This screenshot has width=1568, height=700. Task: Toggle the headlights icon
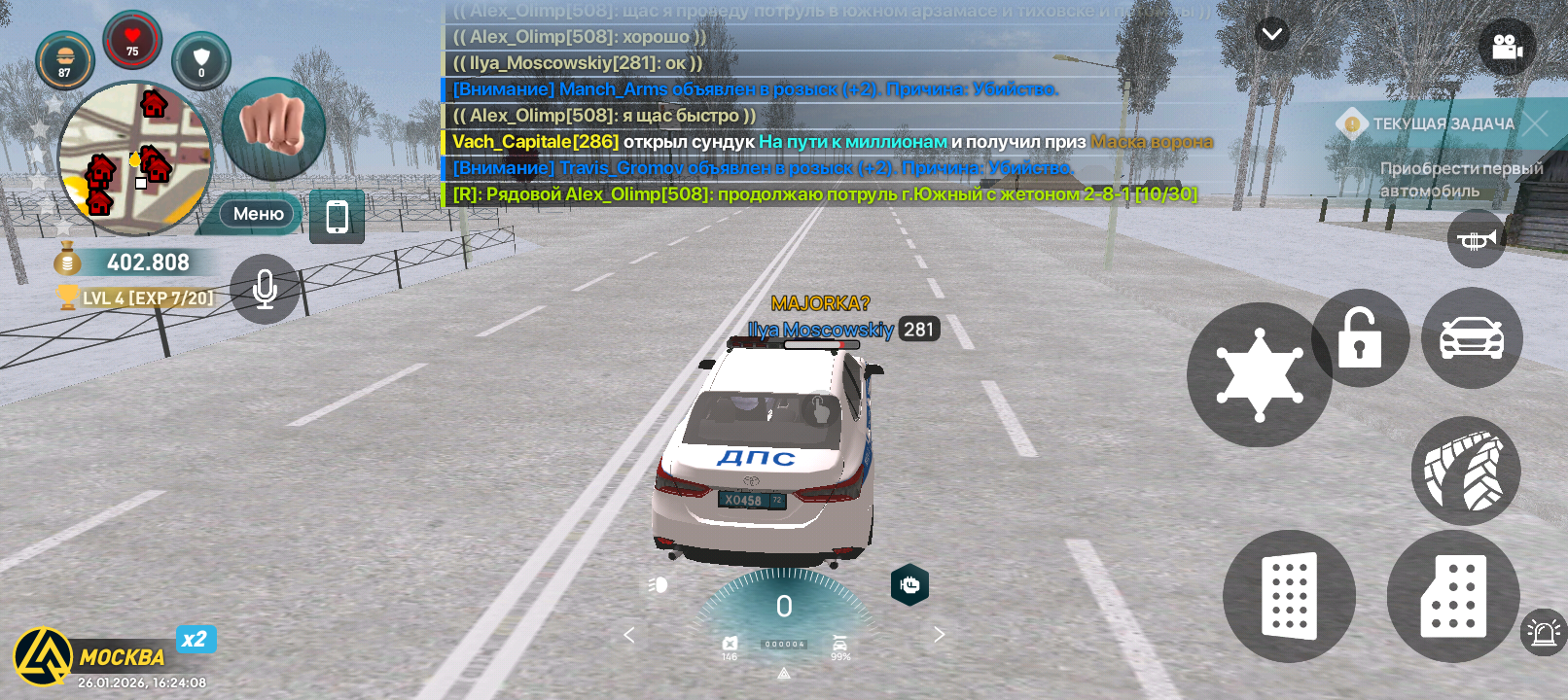658,584
